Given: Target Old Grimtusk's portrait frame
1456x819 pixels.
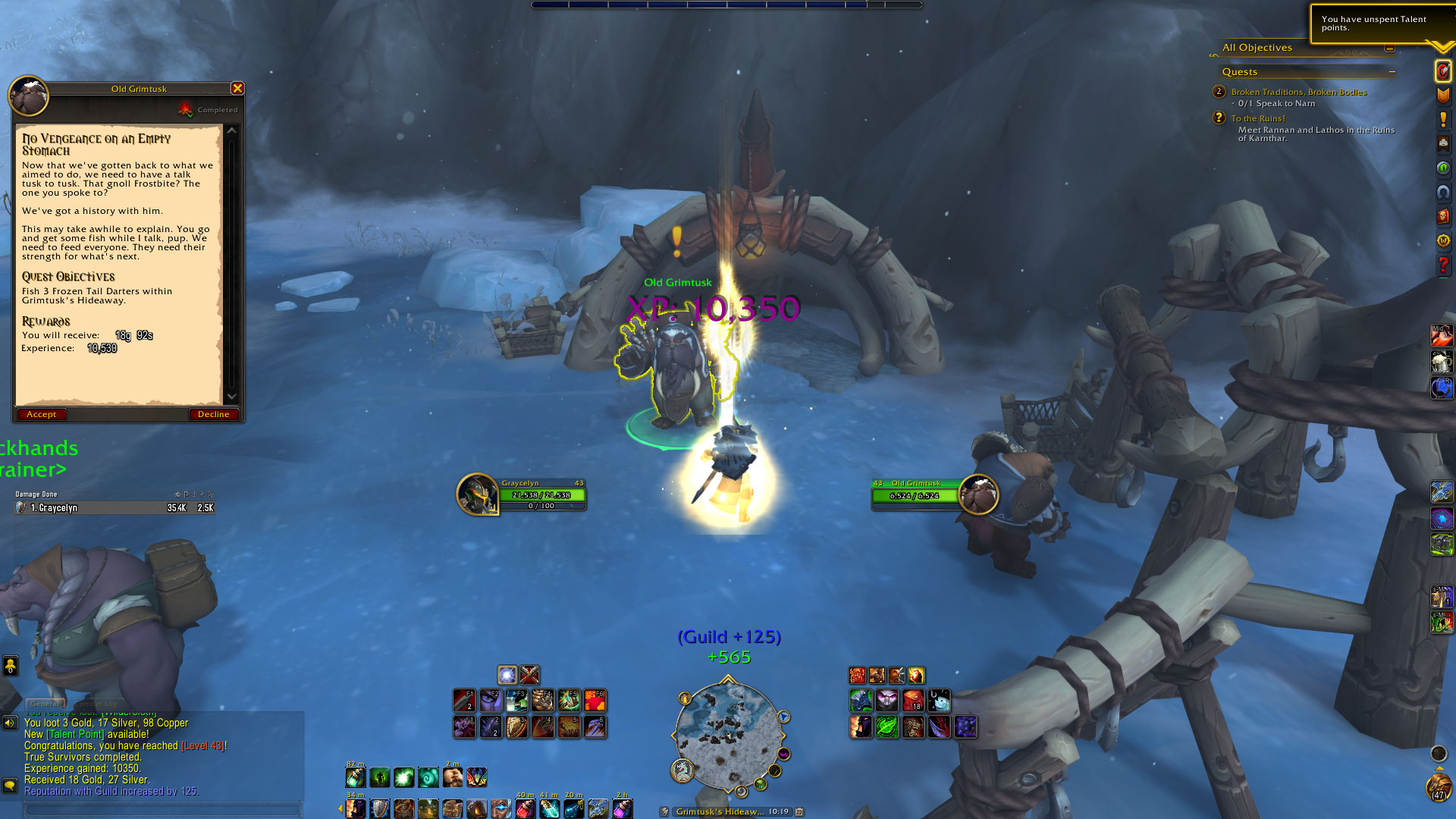Looking at the screenshot, I should [x=978, y=494].
